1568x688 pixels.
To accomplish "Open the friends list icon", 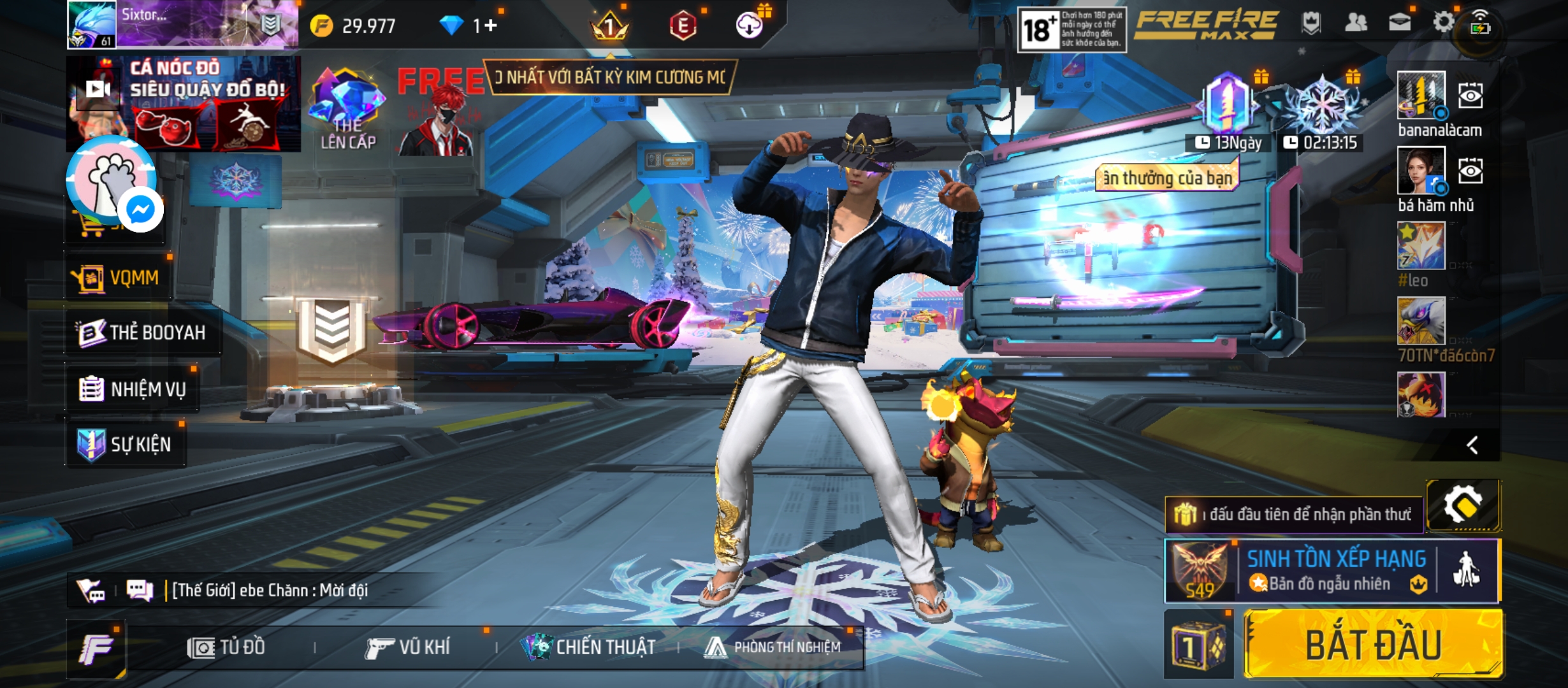I will (x=1356, y=24).
